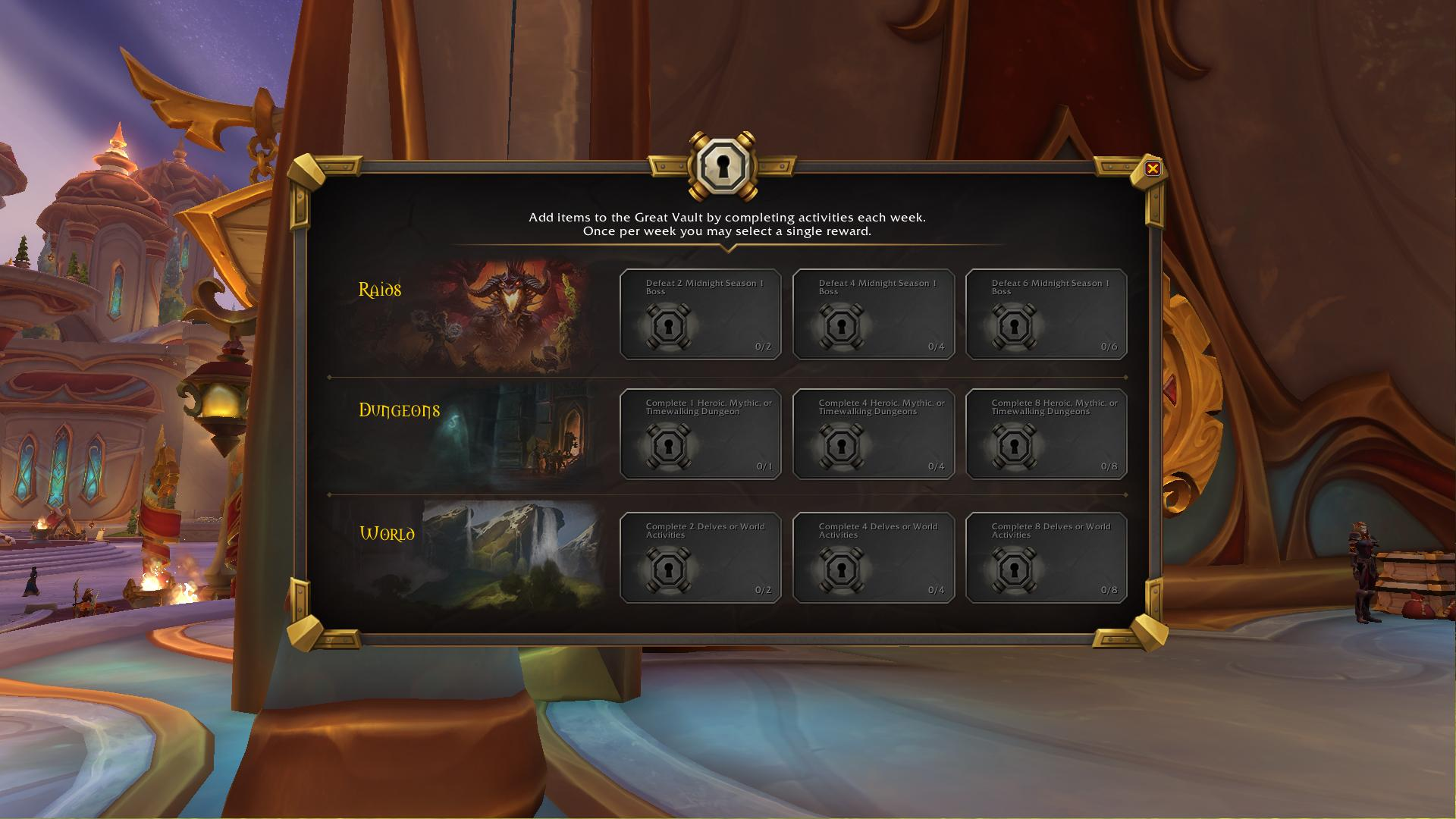Click the World category artwork
Image resolution: width=1456 pixels, height=819 pixels.
[x=512, y=555]
